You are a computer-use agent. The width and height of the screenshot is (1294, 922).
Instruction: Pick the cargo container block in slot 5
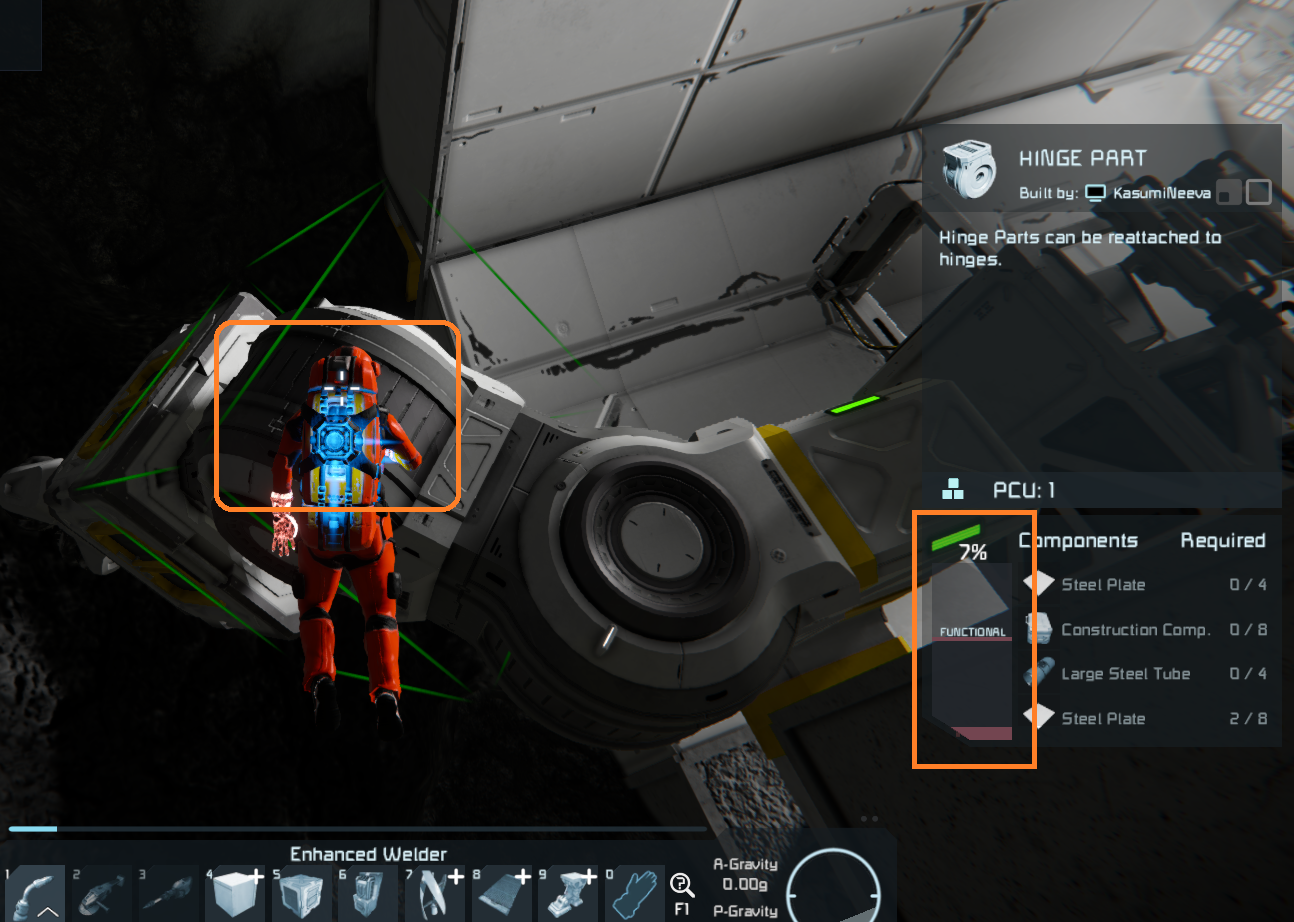(301, 894)
